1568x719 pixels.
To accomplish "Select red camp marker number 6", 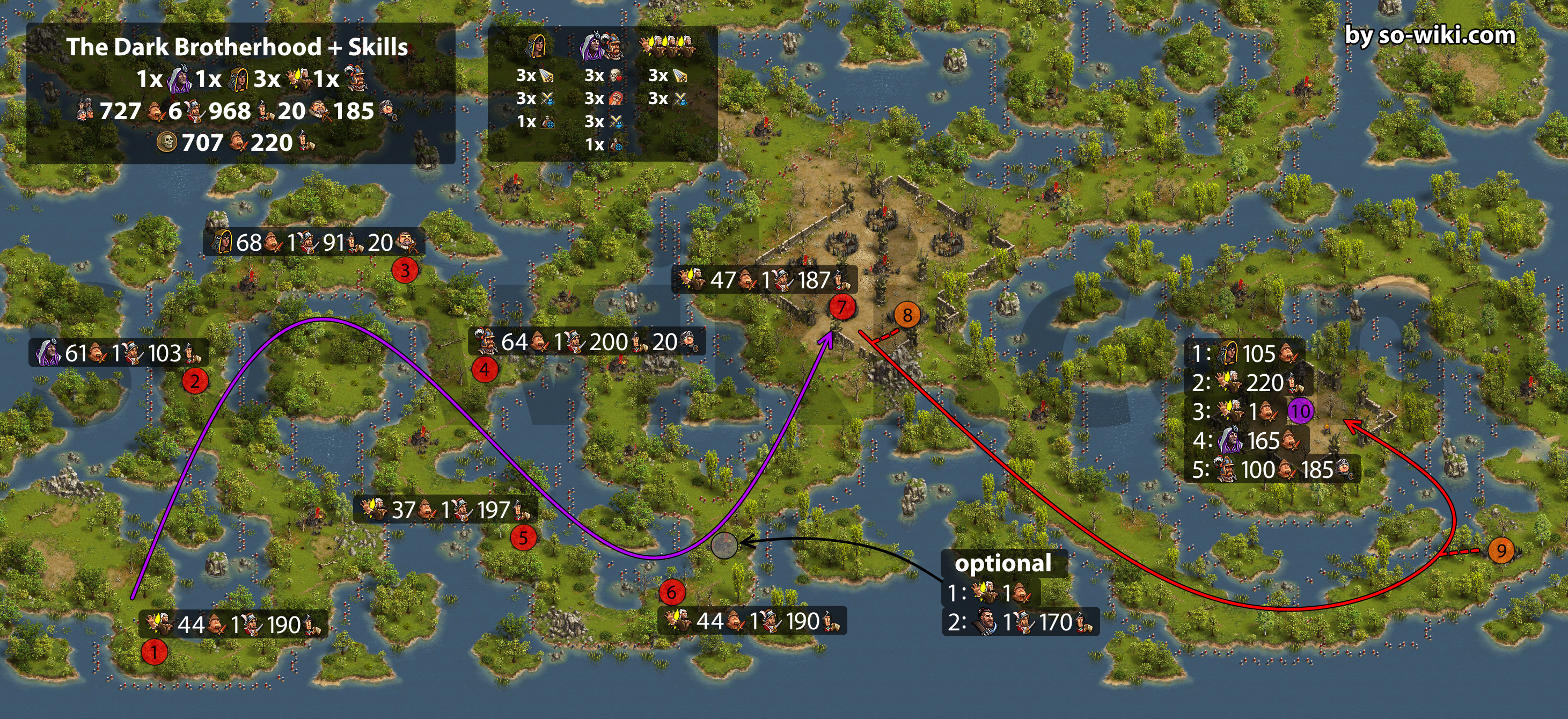I will (671, 592).
